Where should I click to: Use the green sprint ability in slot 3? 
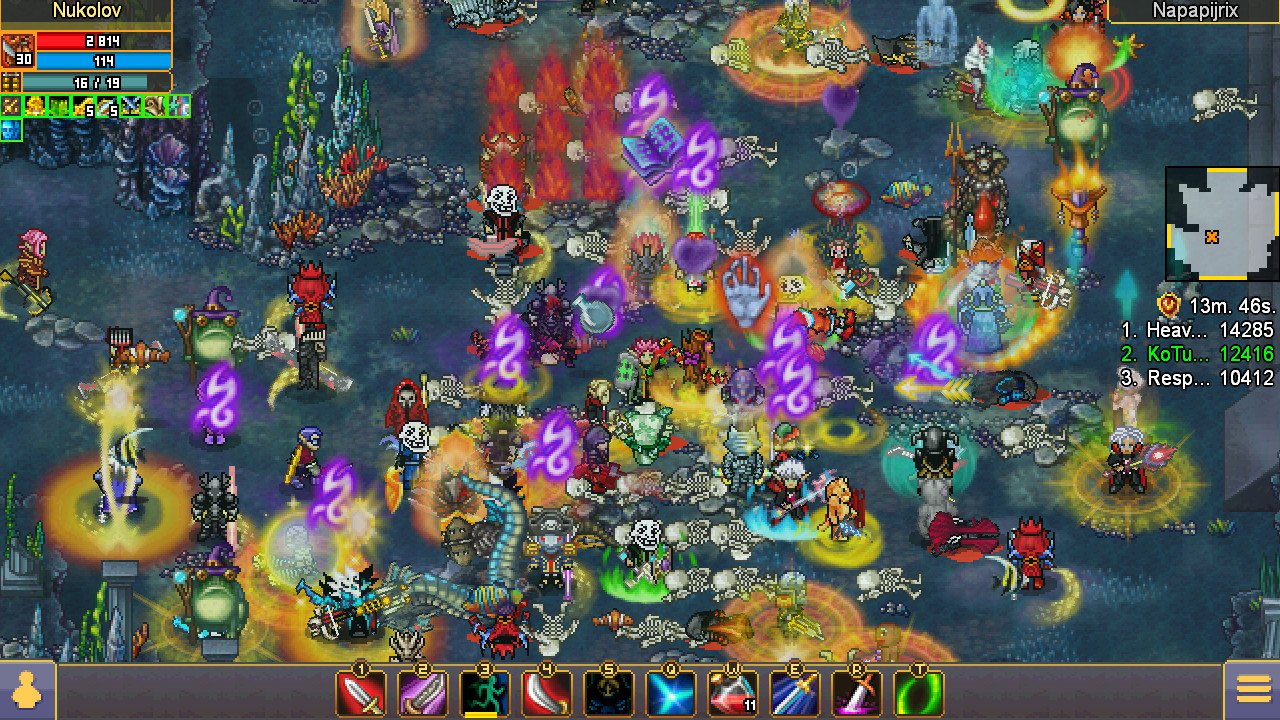click(485, 691)
